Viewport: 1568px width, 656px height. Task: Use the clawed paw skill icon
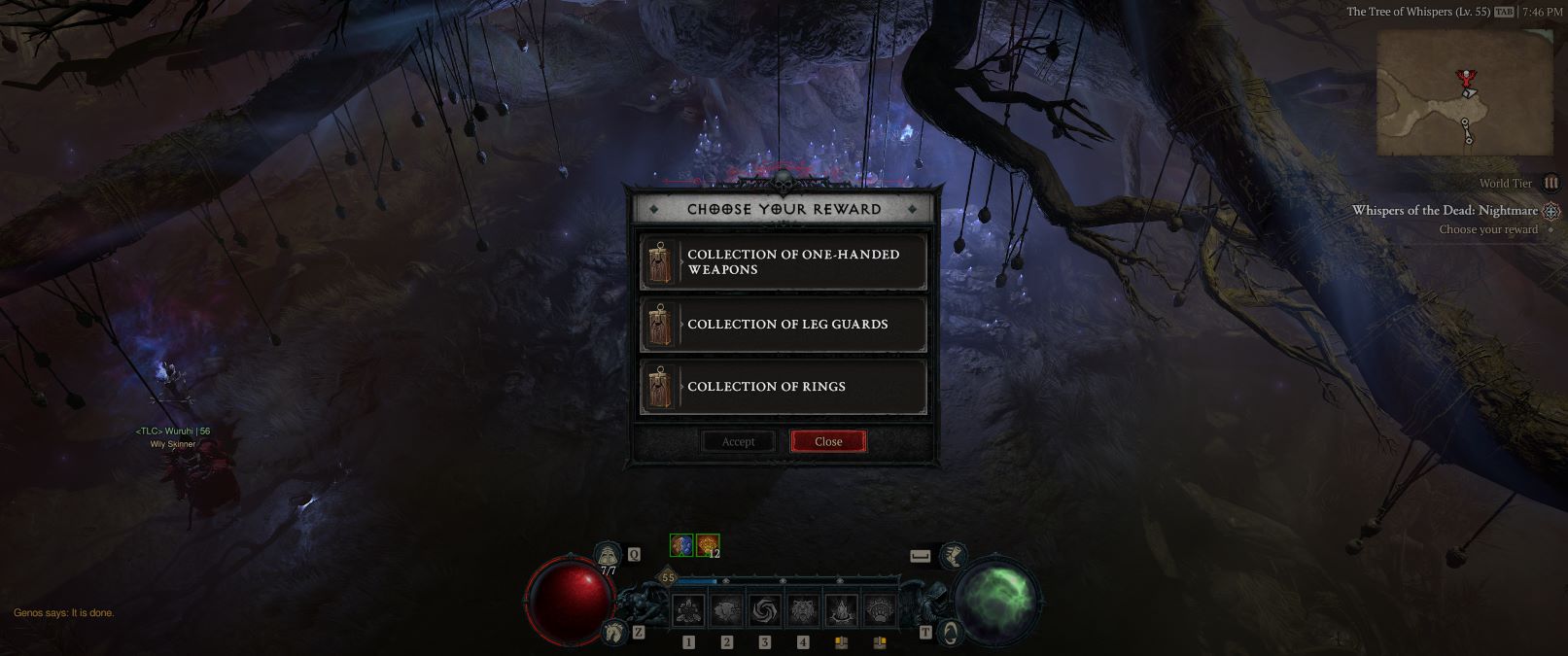pos(878,610)
